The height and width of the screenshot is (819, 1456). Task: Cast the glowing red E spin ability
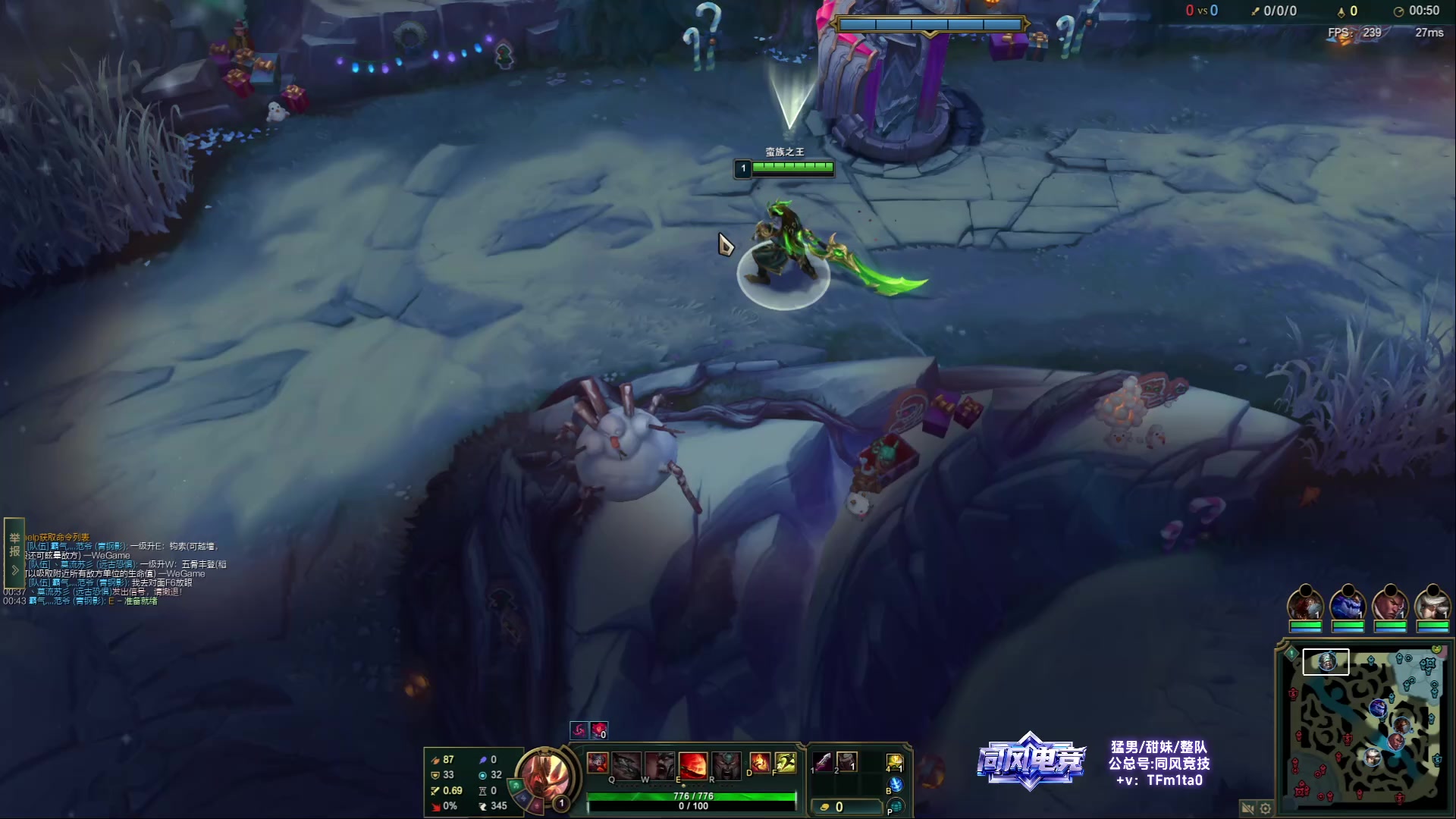tap(692, 764)
